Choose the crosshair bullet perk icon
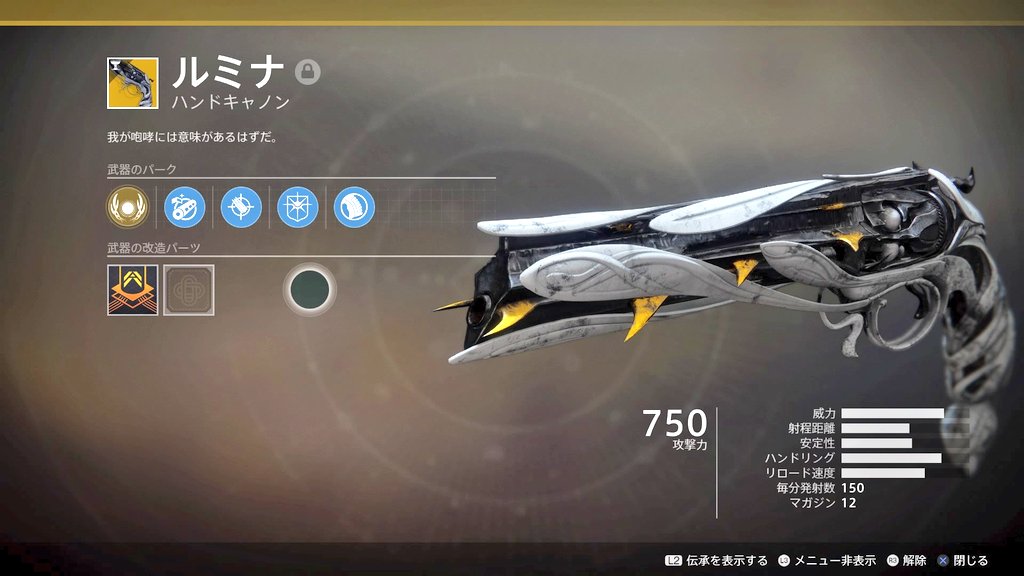1024x576 pixels. click(x=241, y=207)
